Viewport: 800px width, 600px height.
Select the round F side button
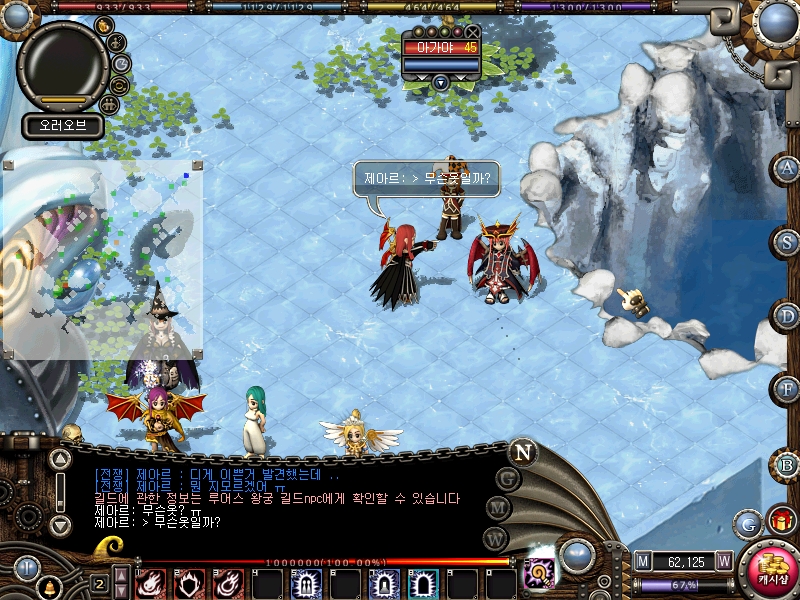tap(787, 388)
